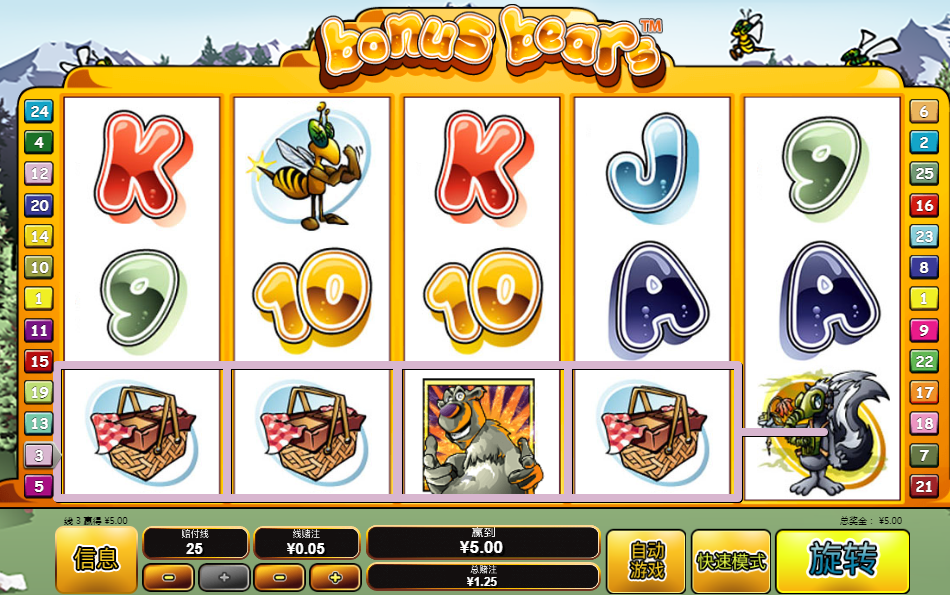The width and height of the screenshot is (950, 595).
Task: Select the payline 21 marker
Action: click(x=923, y=487)
